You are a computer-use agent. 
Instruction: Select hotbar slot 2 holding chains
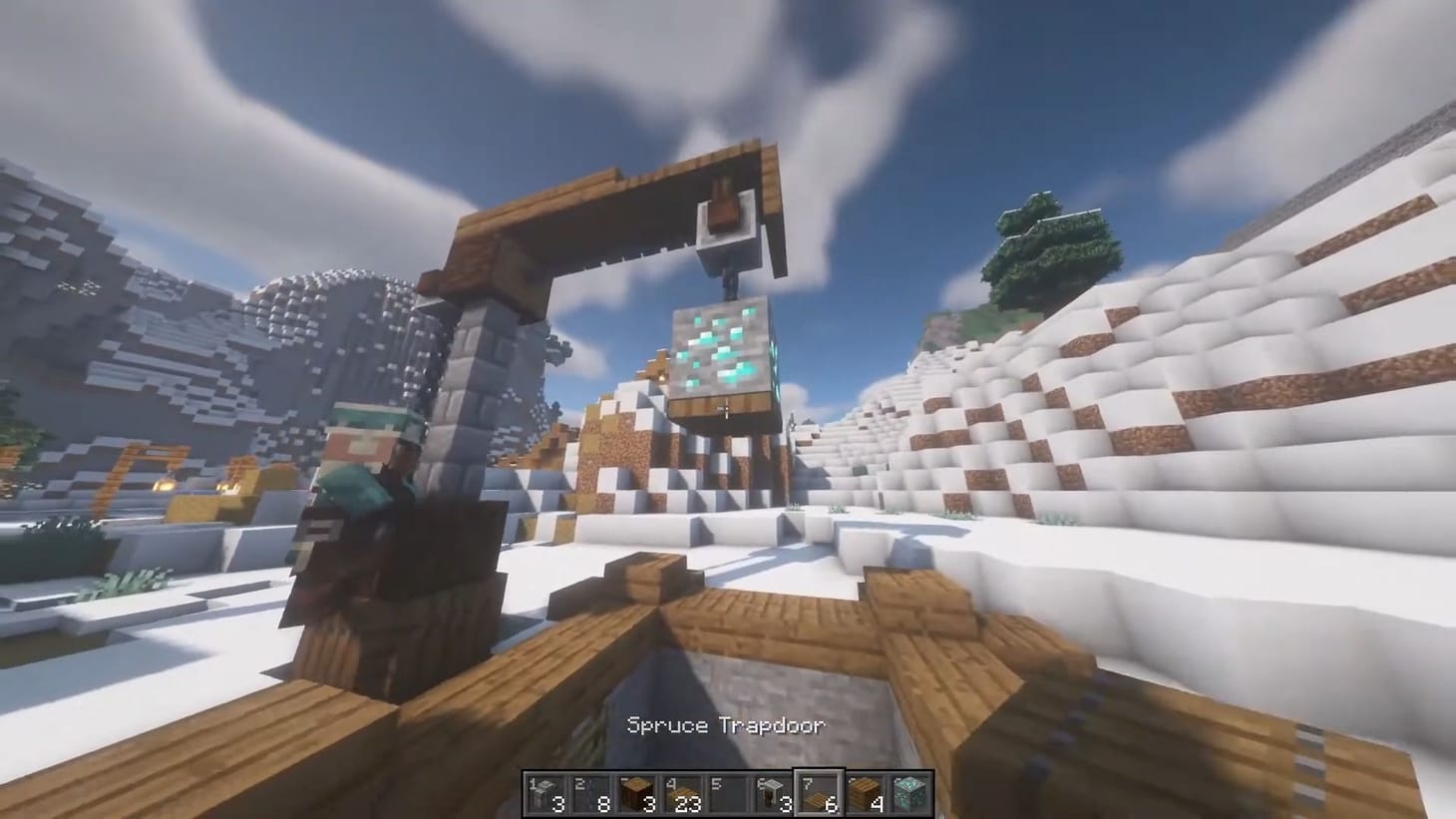click(x=589, y=793)
